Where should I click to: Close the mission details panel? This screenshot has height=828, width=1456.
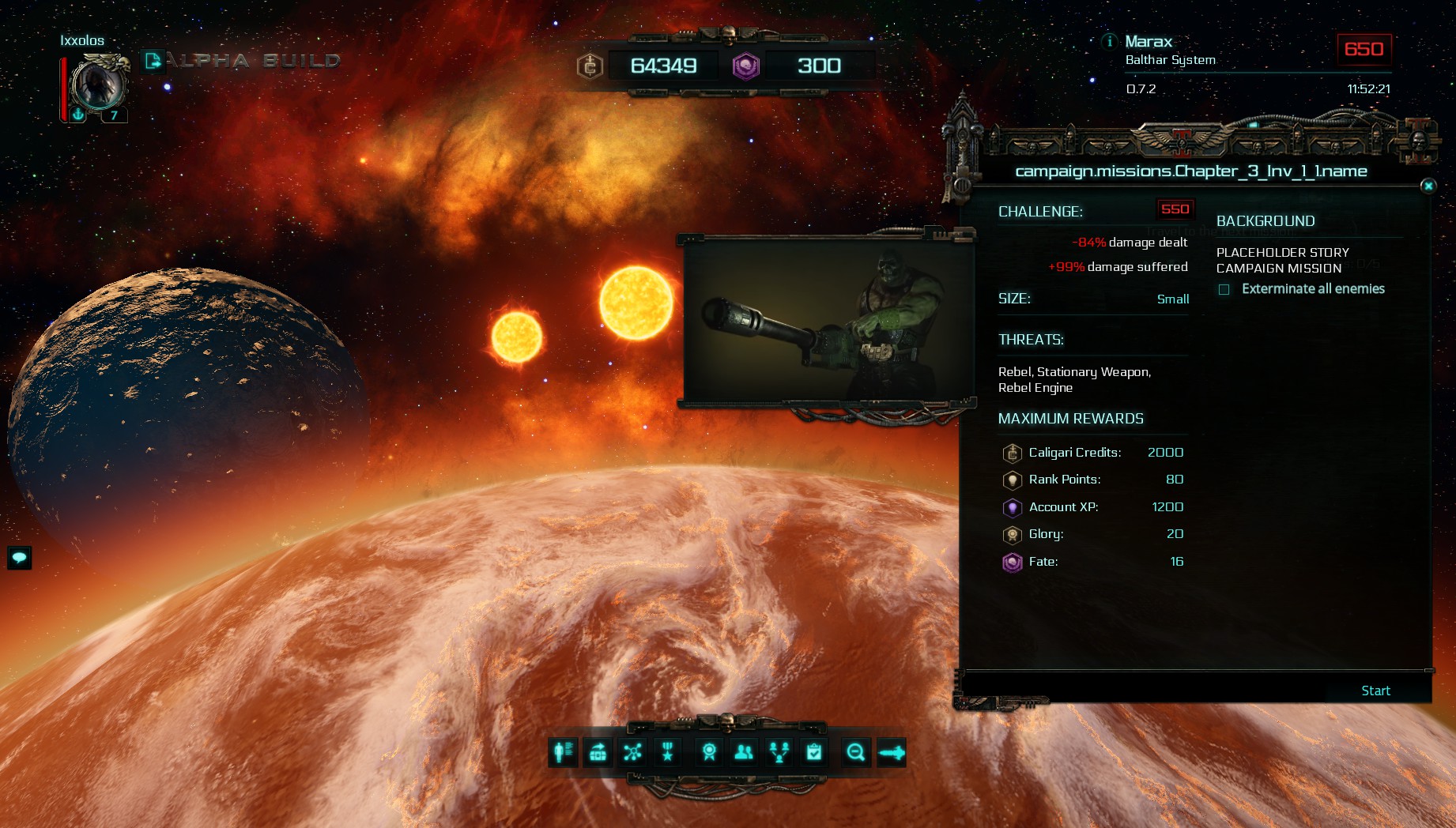coord(1428,186)
